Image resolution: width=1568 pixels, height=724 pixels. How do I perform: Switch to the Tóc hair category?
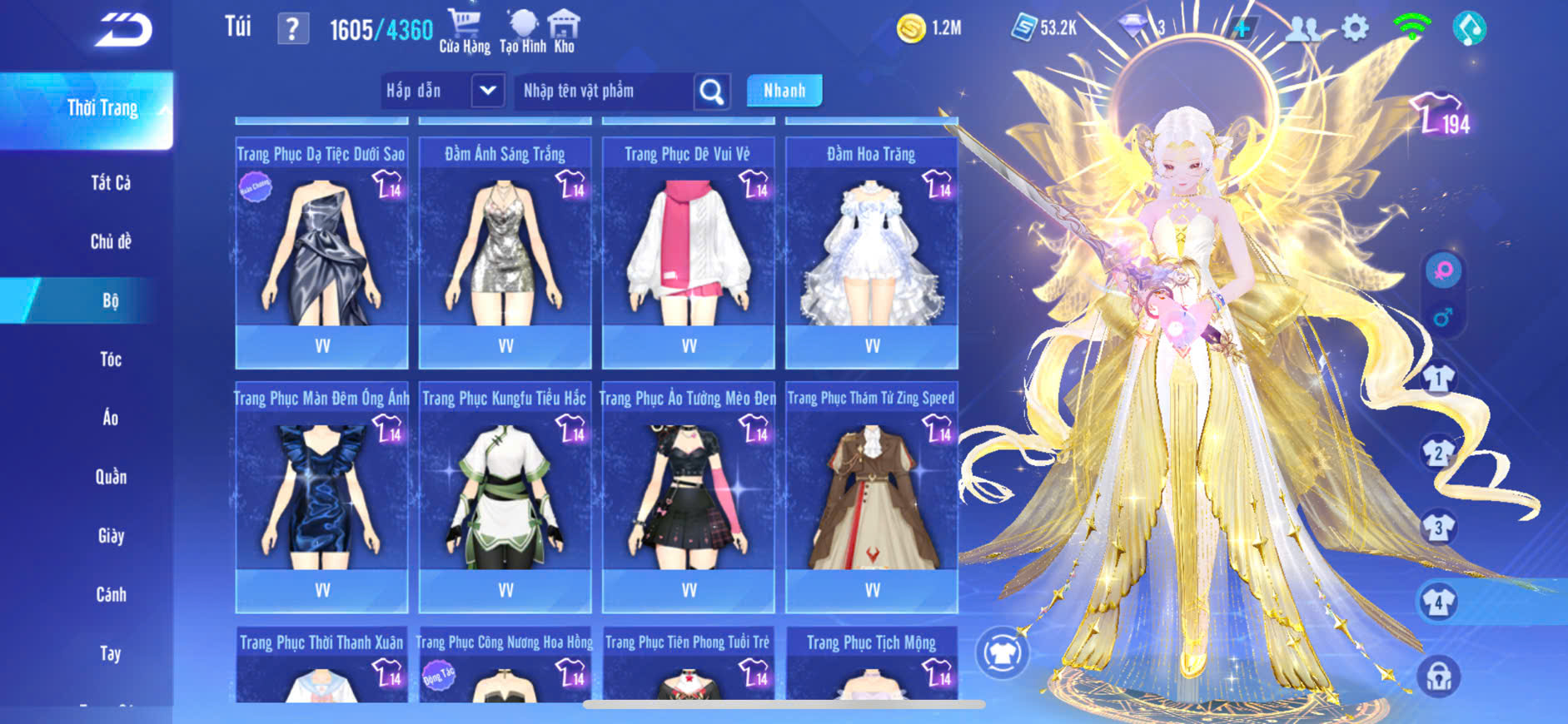(111, 360)
